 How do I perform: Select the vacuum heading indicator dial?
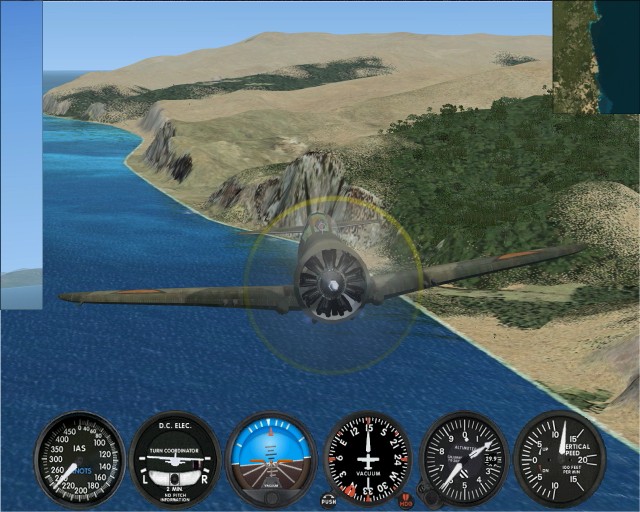click(x=368, y=458)
